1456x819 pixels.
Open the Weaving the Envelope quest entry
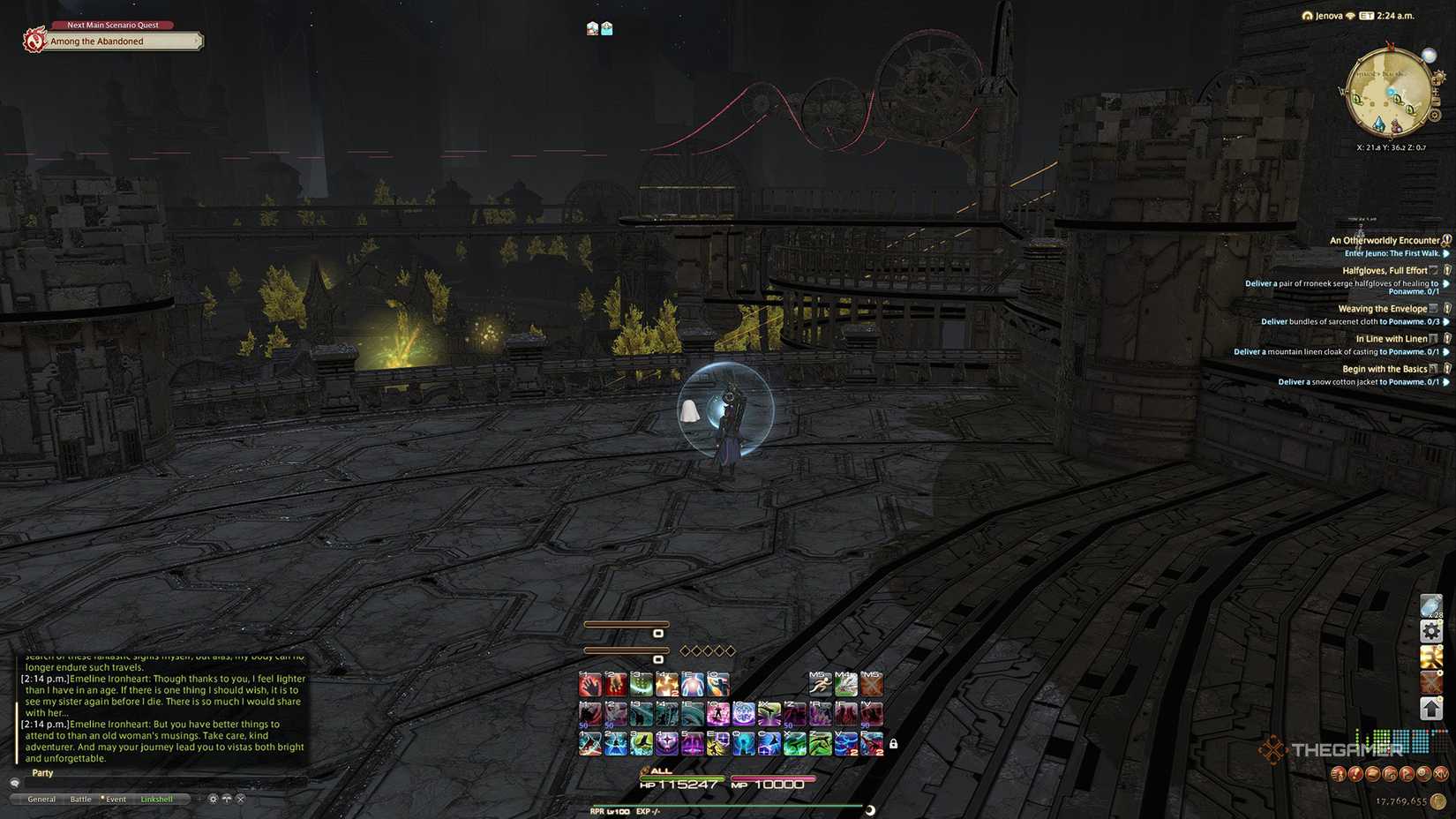pos(1383,308)
